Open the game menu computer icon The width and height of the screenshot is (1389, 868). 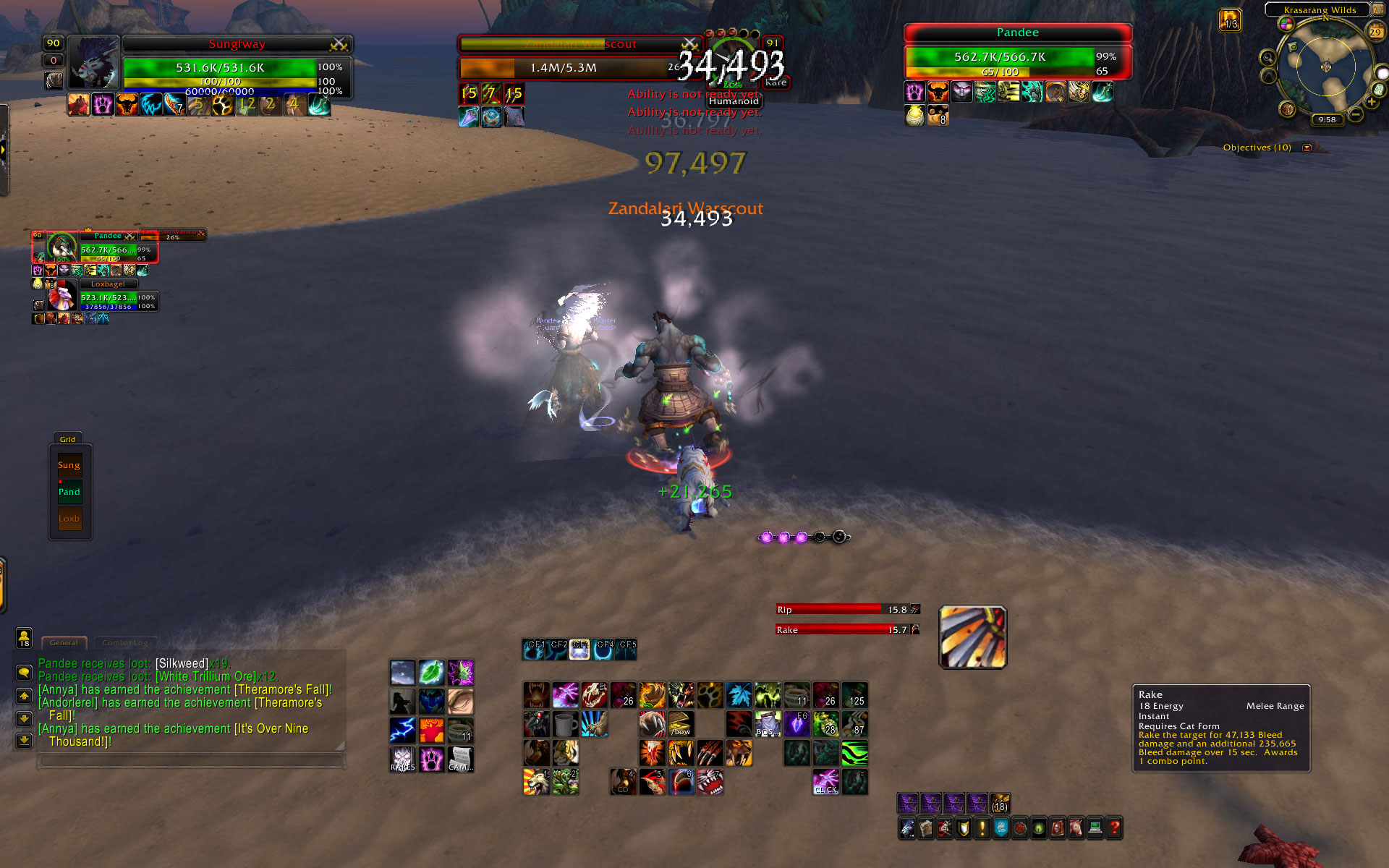[x=1095, y=827]
